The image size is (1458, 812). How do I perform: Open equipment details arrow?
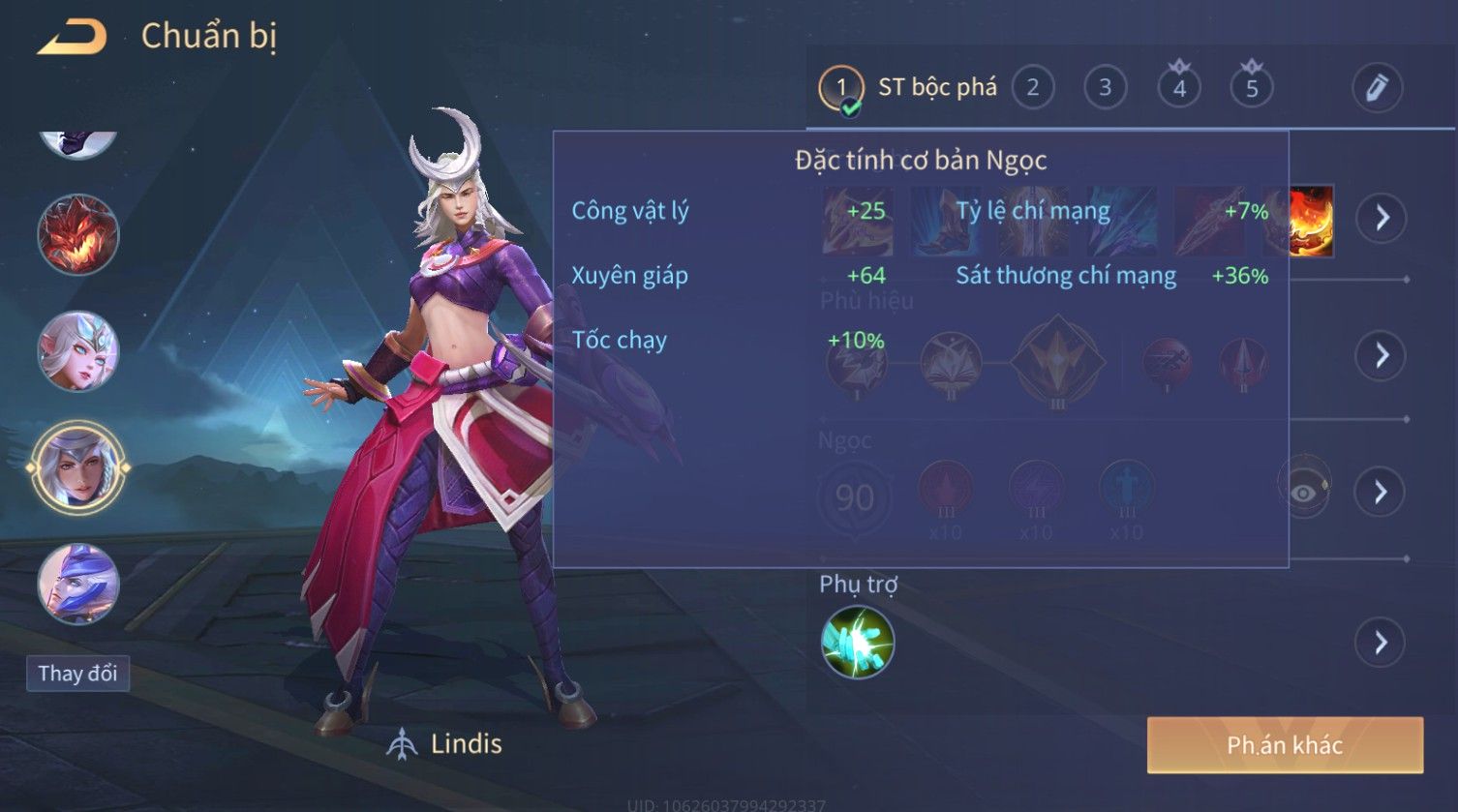click(1381, 218)
